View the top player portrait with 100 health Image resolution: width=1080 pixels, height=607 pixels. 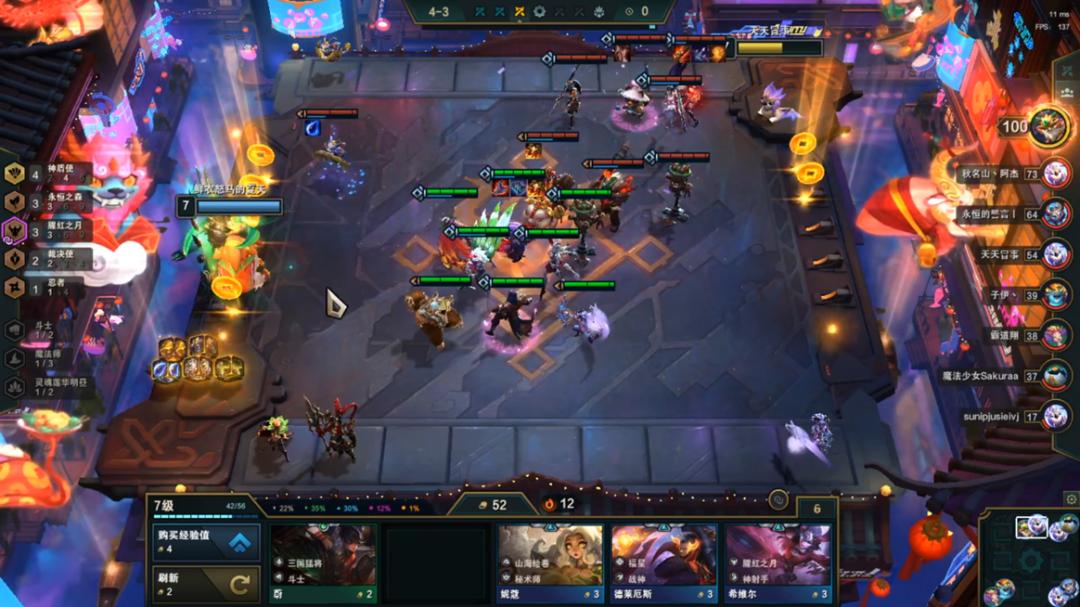pyautogui.click(x=1049, y=126)
